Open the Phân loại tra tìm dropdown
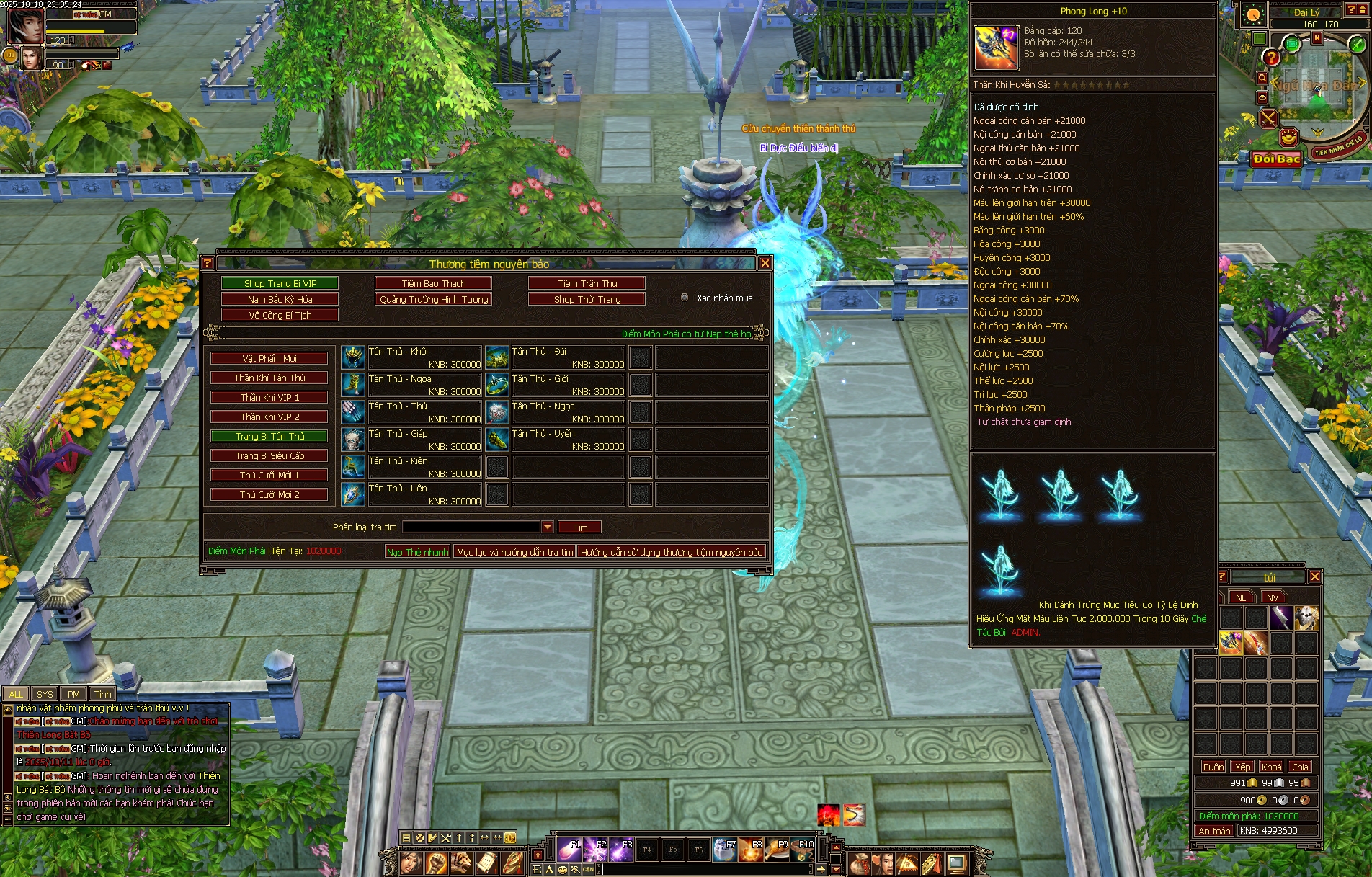The height and width of the screenshot is (877, 1372). (x=548, y=527)
